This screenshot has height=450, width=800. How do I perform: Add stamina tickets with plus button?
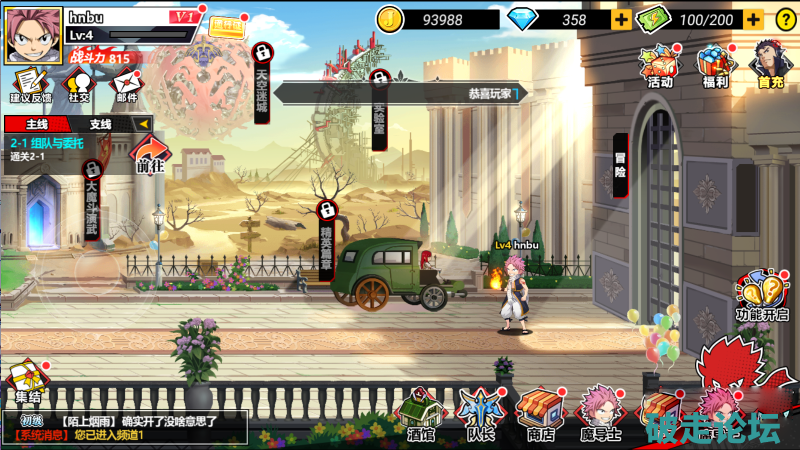[753, 19]
